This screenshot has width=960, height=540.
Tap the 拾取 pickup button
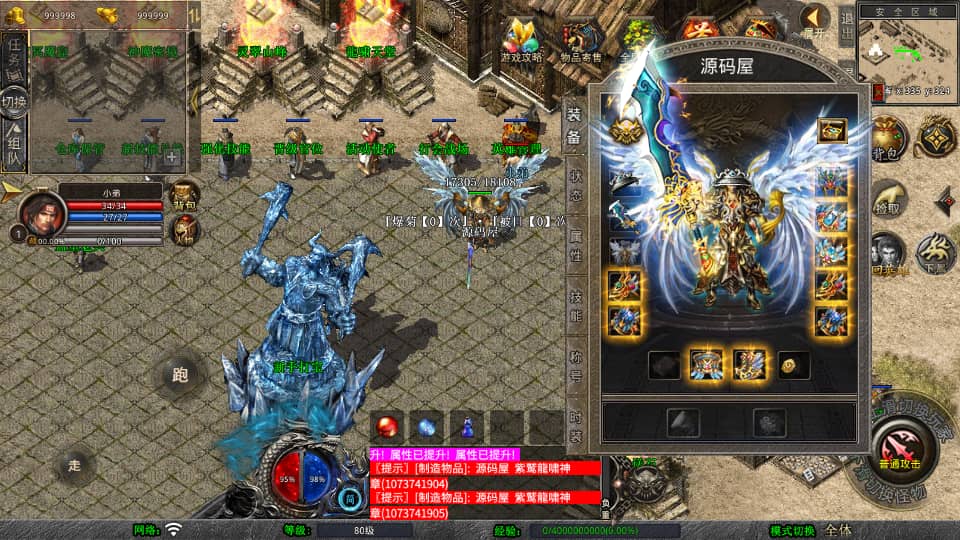tap(886, 200)
